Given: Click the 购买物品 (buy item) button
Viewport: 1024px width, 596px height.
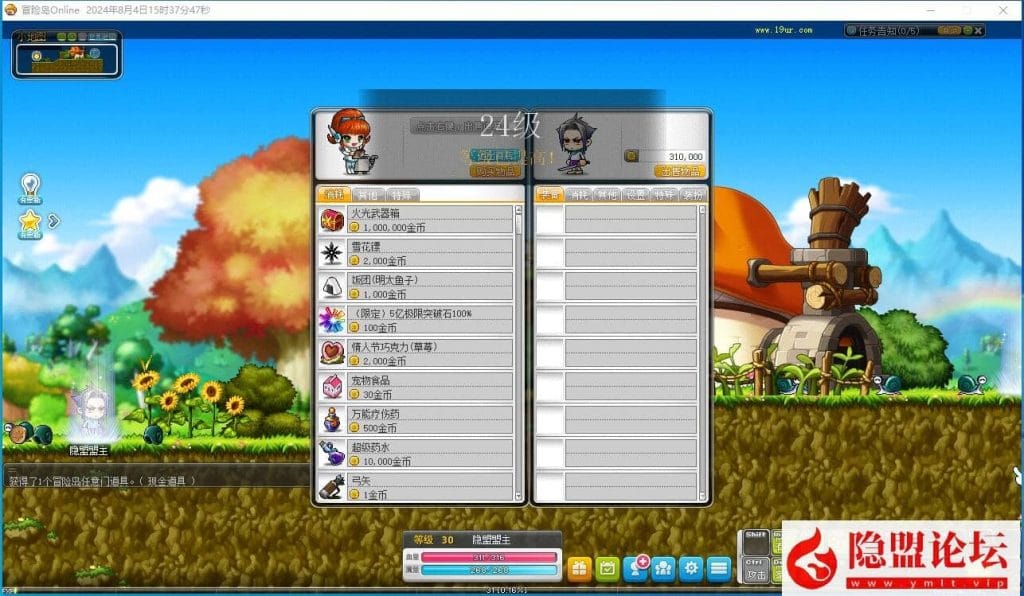Looking at the screenshot, I should pyautogui.click(x=495, y=171).
